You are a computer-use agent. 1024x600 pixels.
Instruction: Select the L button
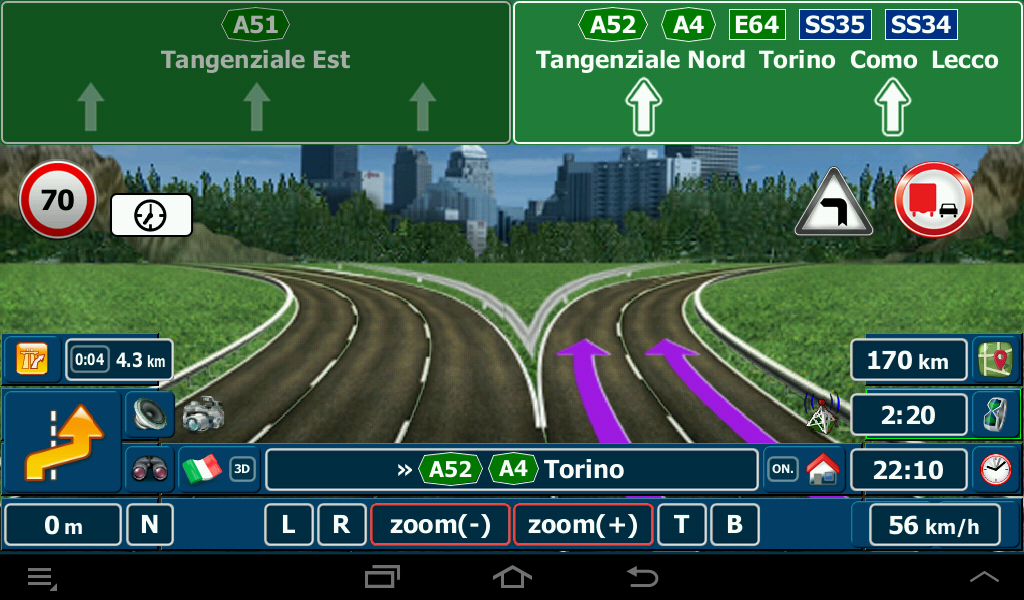click(x=289, y=525)
